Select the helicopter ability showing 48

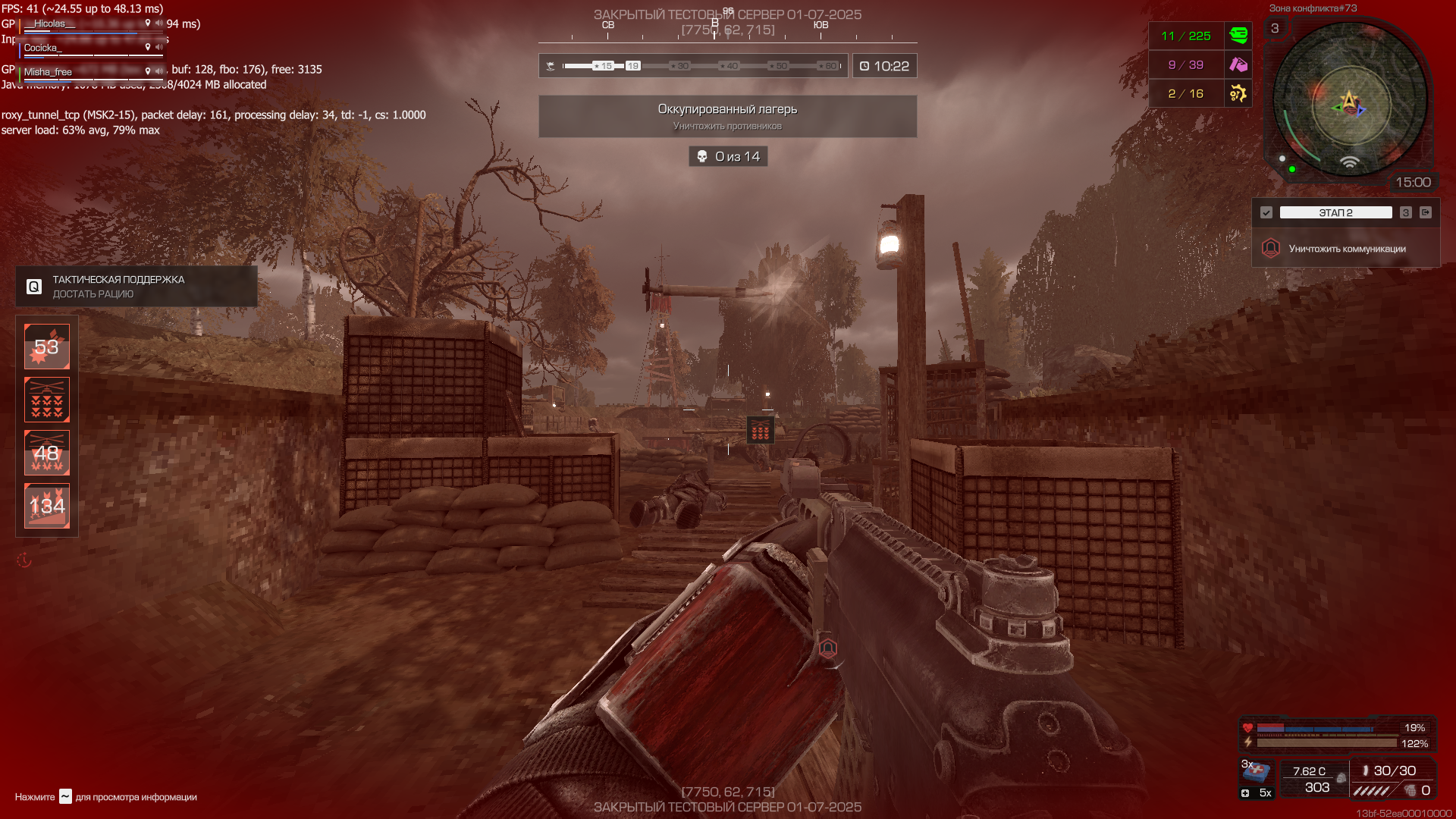[x=47, y=453]
